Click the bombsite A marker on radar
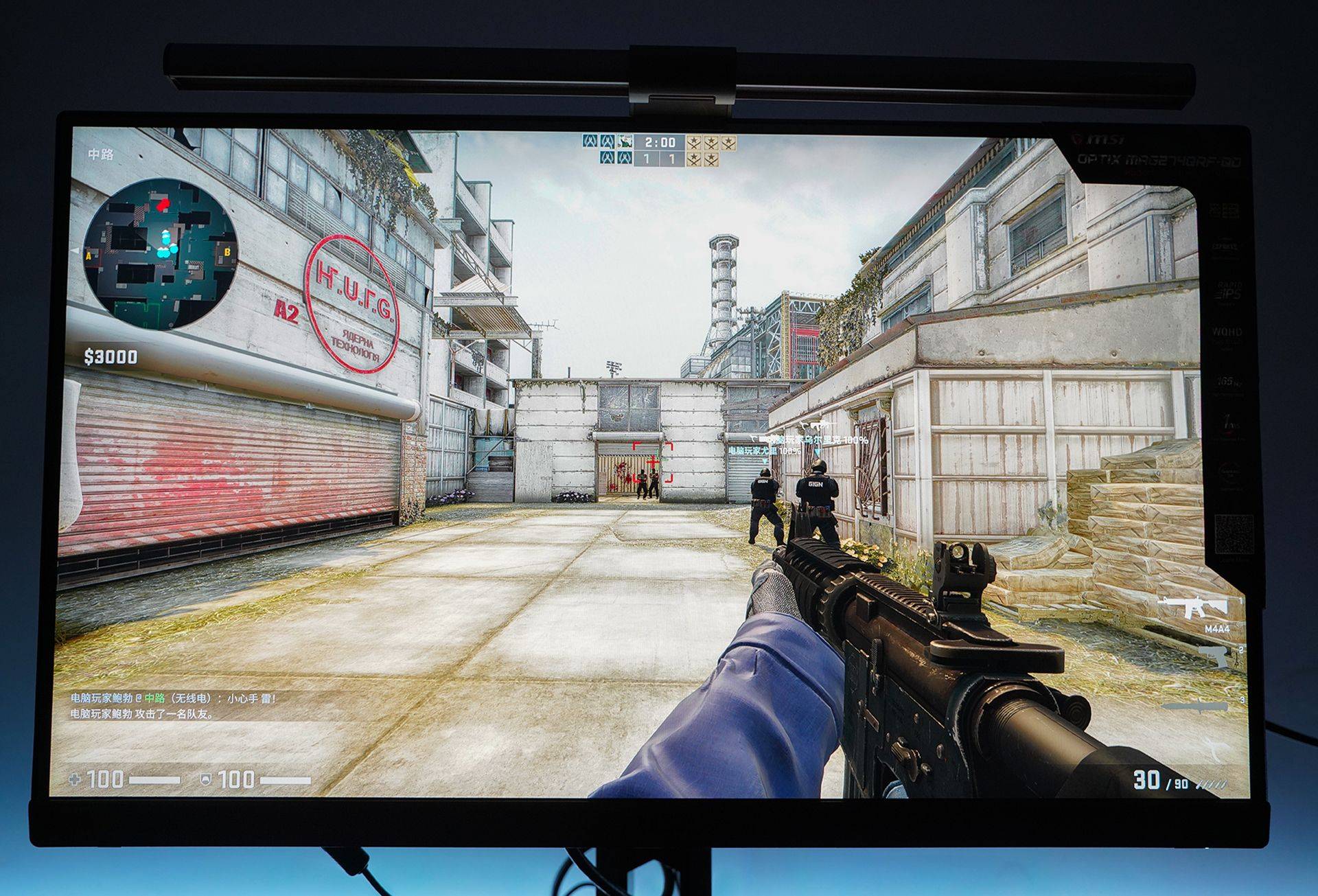This screenshot has height=896, width=1318. (89, 256)
